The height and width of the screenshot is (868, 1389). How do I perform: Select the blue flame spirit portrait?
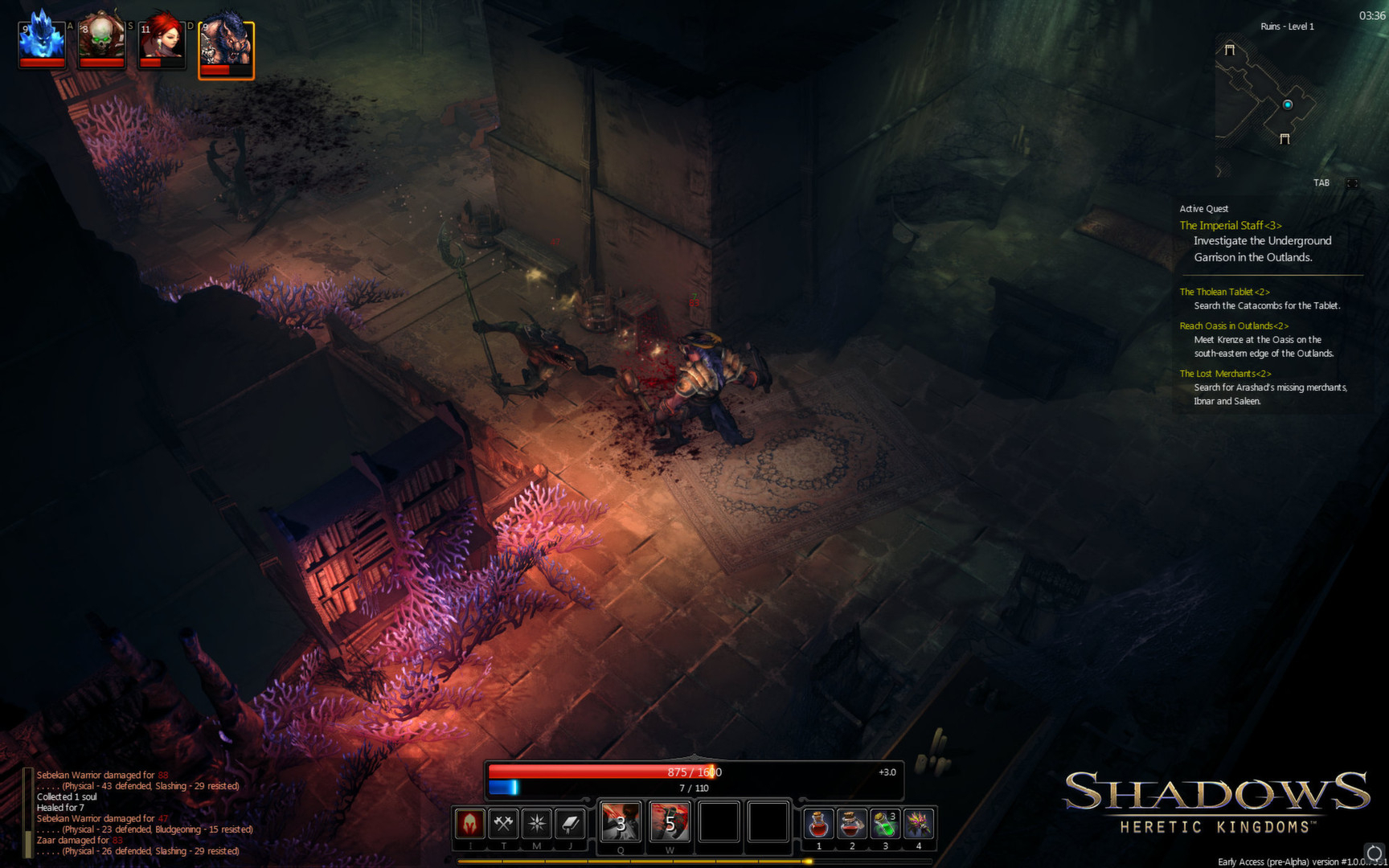point(42,42)
